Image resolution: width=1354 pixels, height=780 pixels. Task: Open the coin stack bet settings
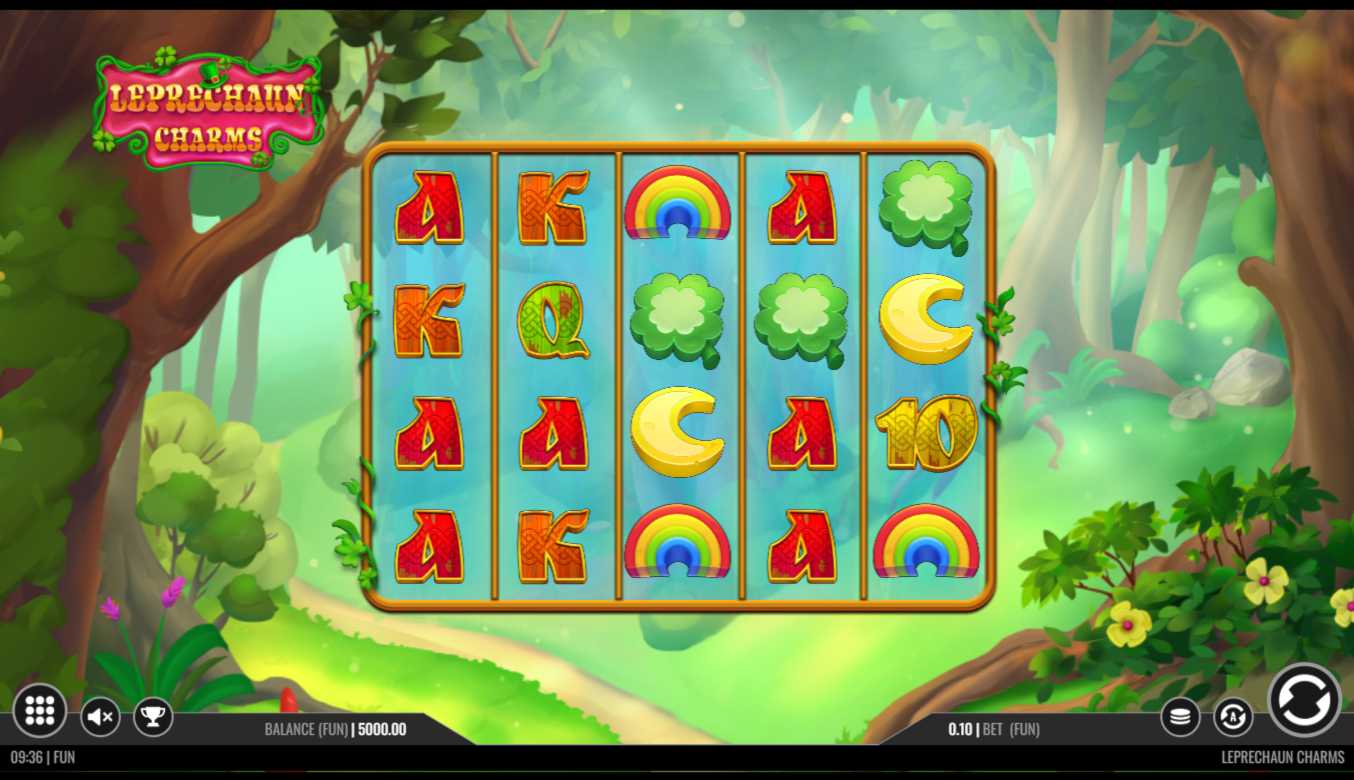(x=1181, y=716)
